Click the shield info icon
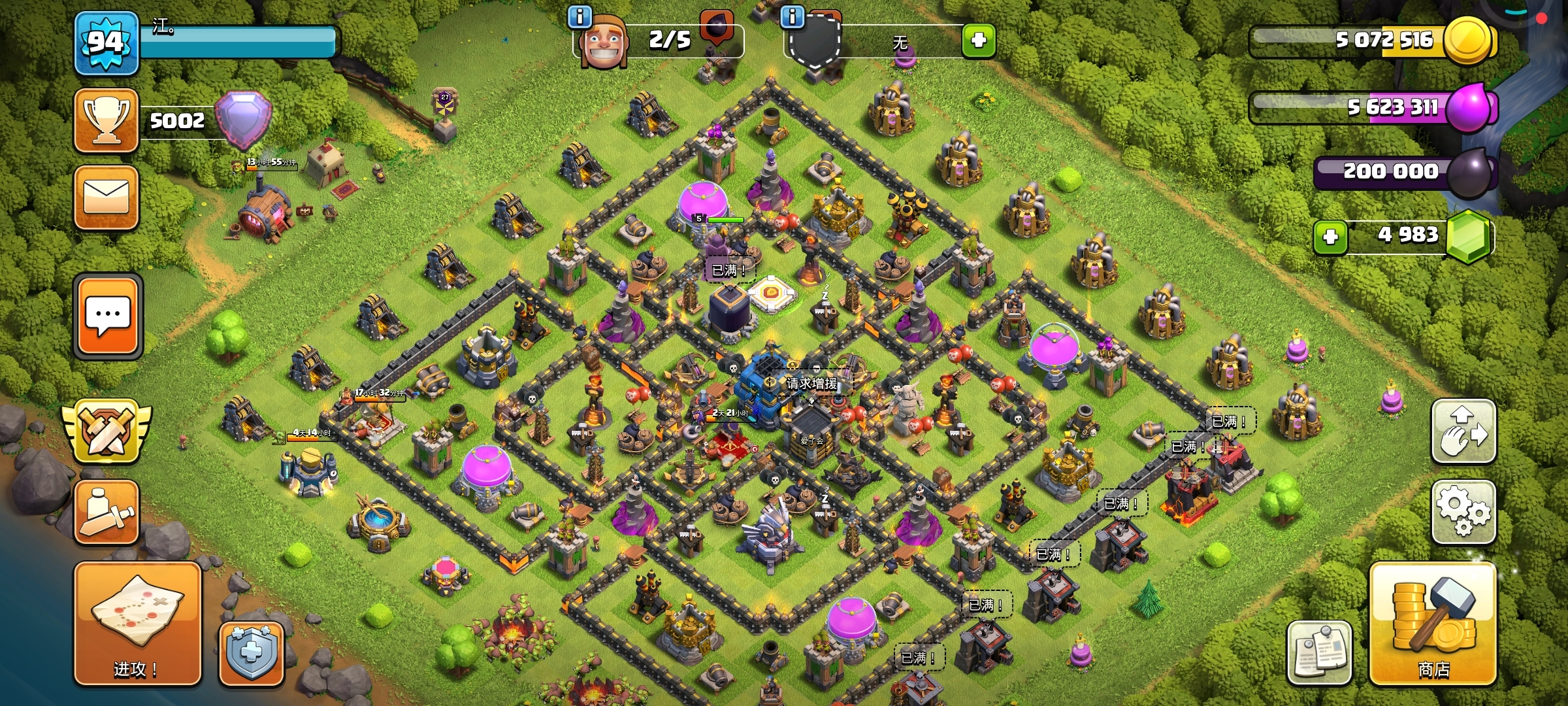 [792, 16]
